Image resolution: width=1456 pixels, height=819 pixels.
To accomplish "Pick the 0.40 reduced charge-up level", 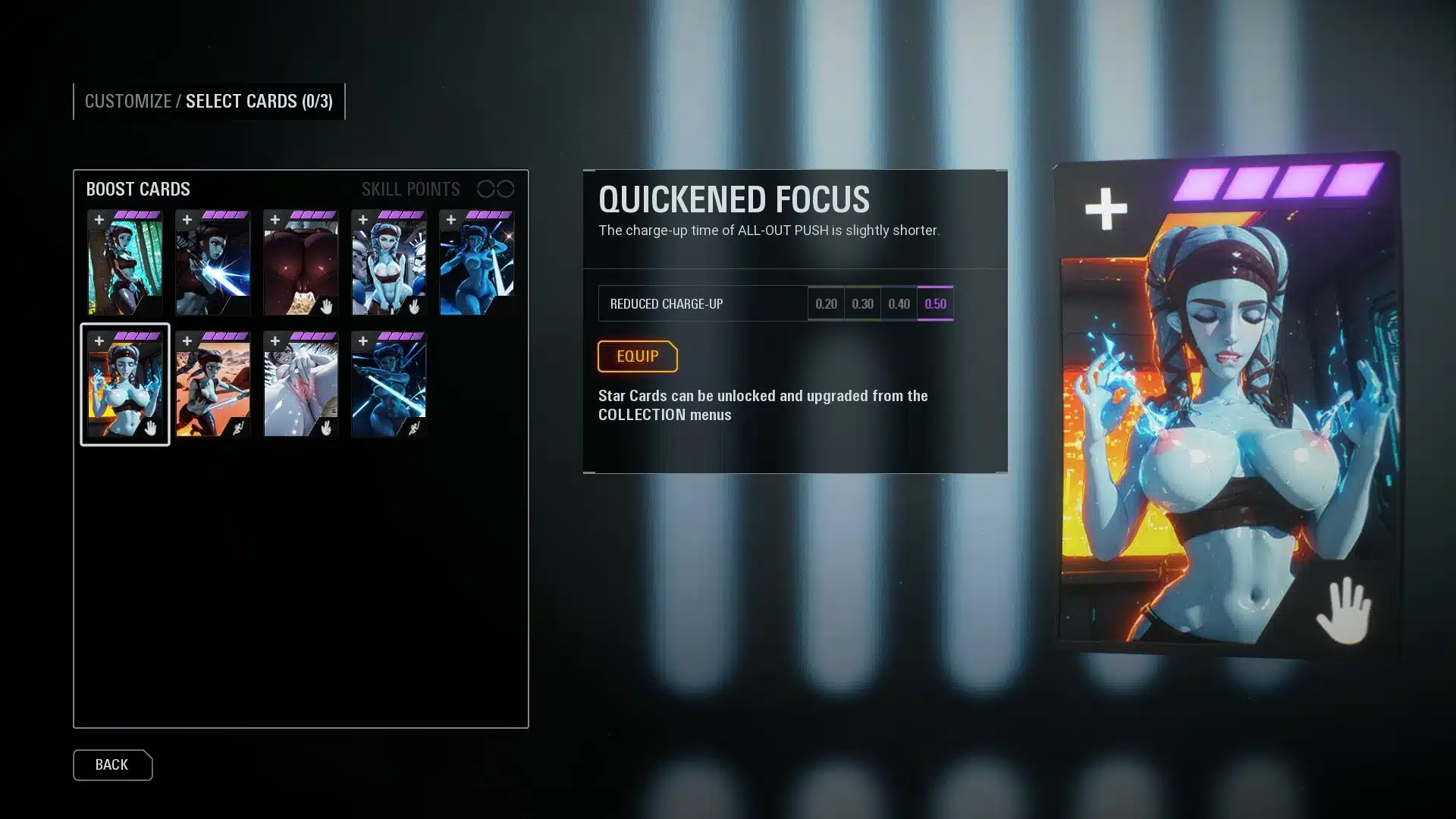I will click(899, 303).
